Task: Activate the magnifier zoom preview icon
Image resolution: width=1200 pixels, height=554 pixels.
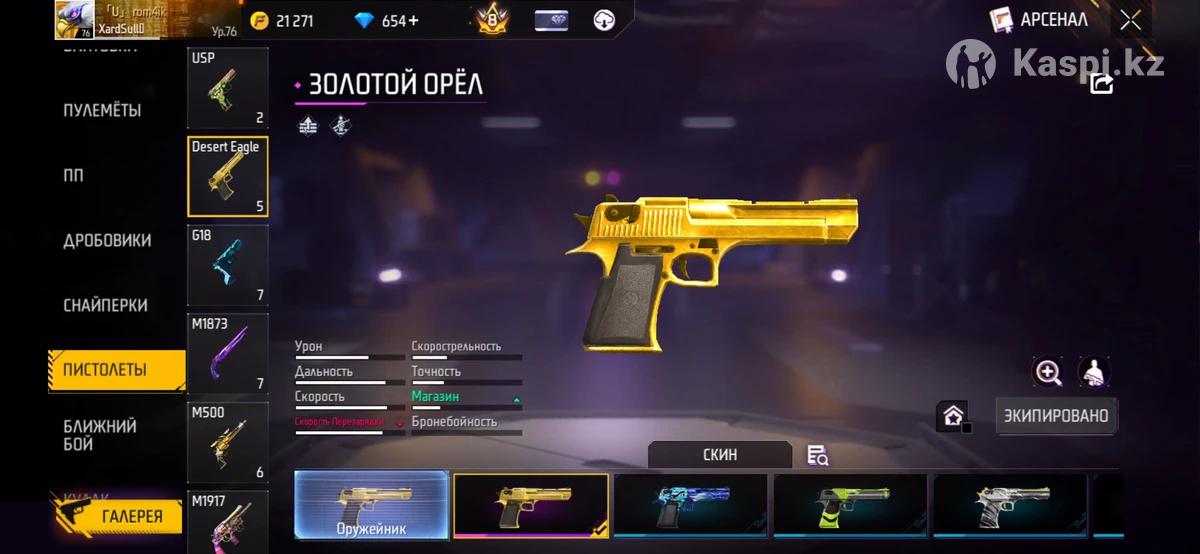Action: pos(1048,373)
